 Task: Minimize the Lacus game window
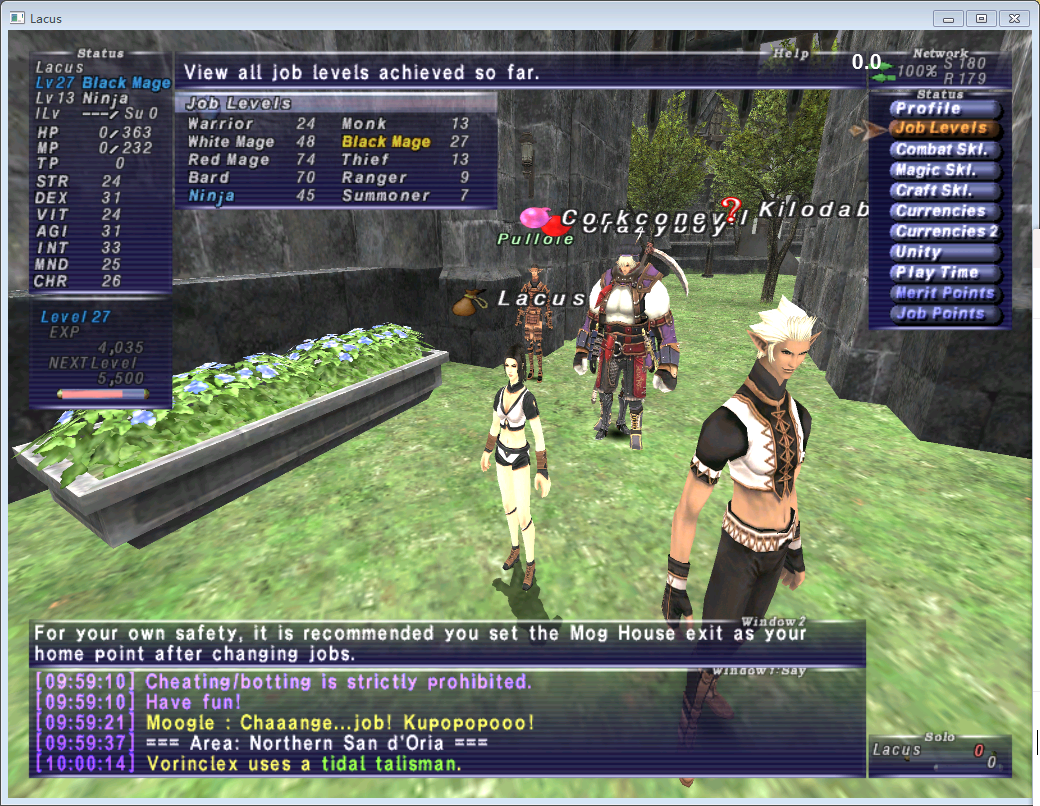(x=948, y=18)
